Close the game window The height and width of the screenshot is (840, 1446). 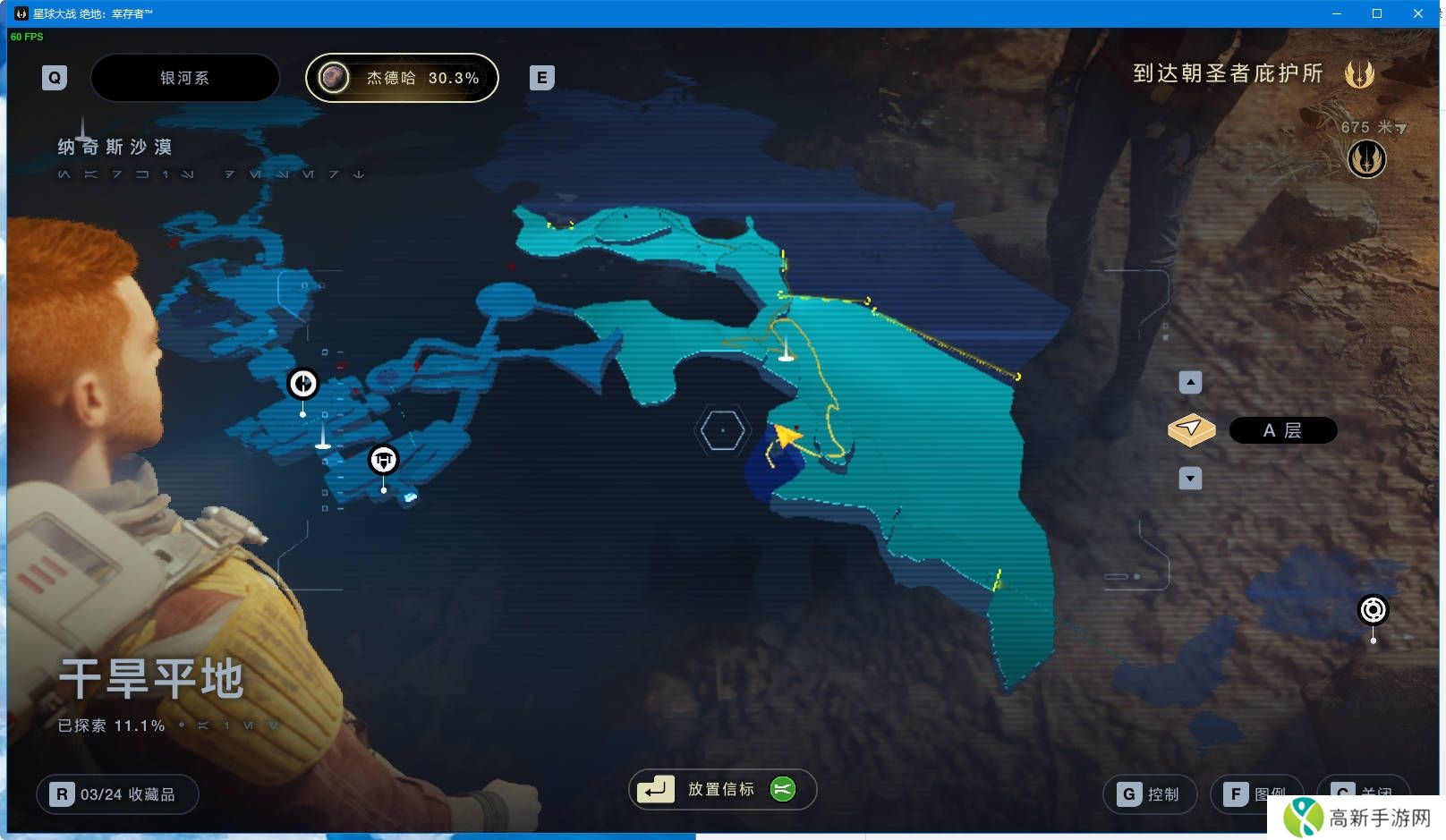(x=1418, y=13)
